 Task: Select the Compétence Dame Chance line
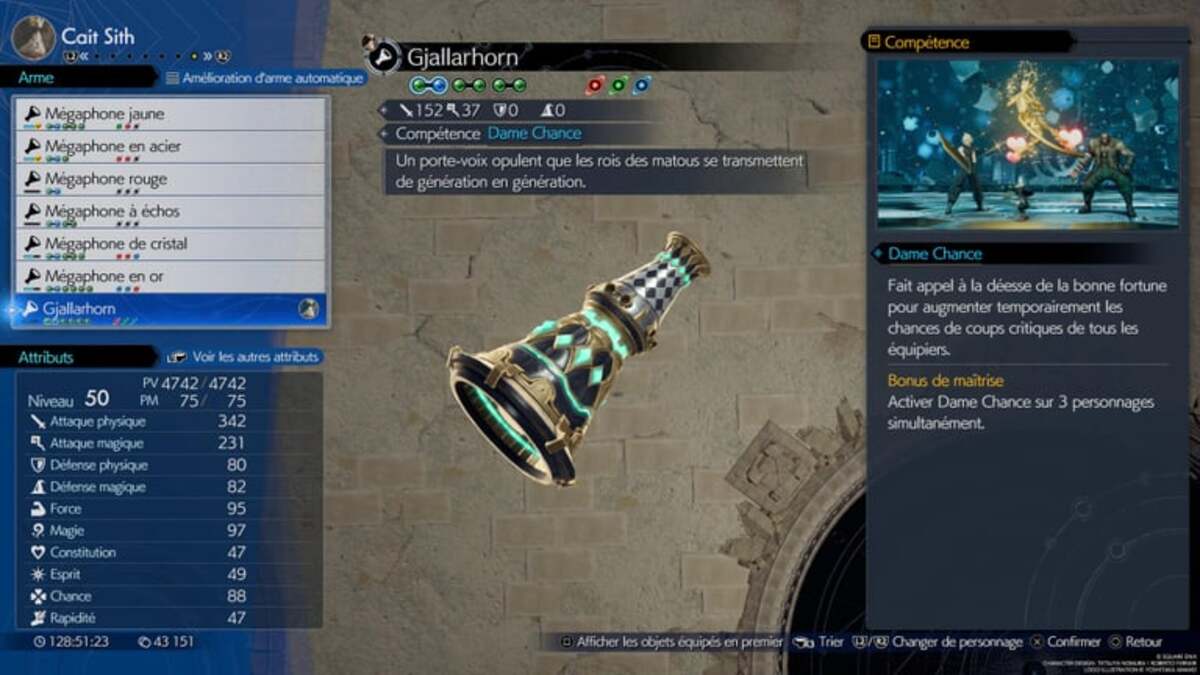488,133
